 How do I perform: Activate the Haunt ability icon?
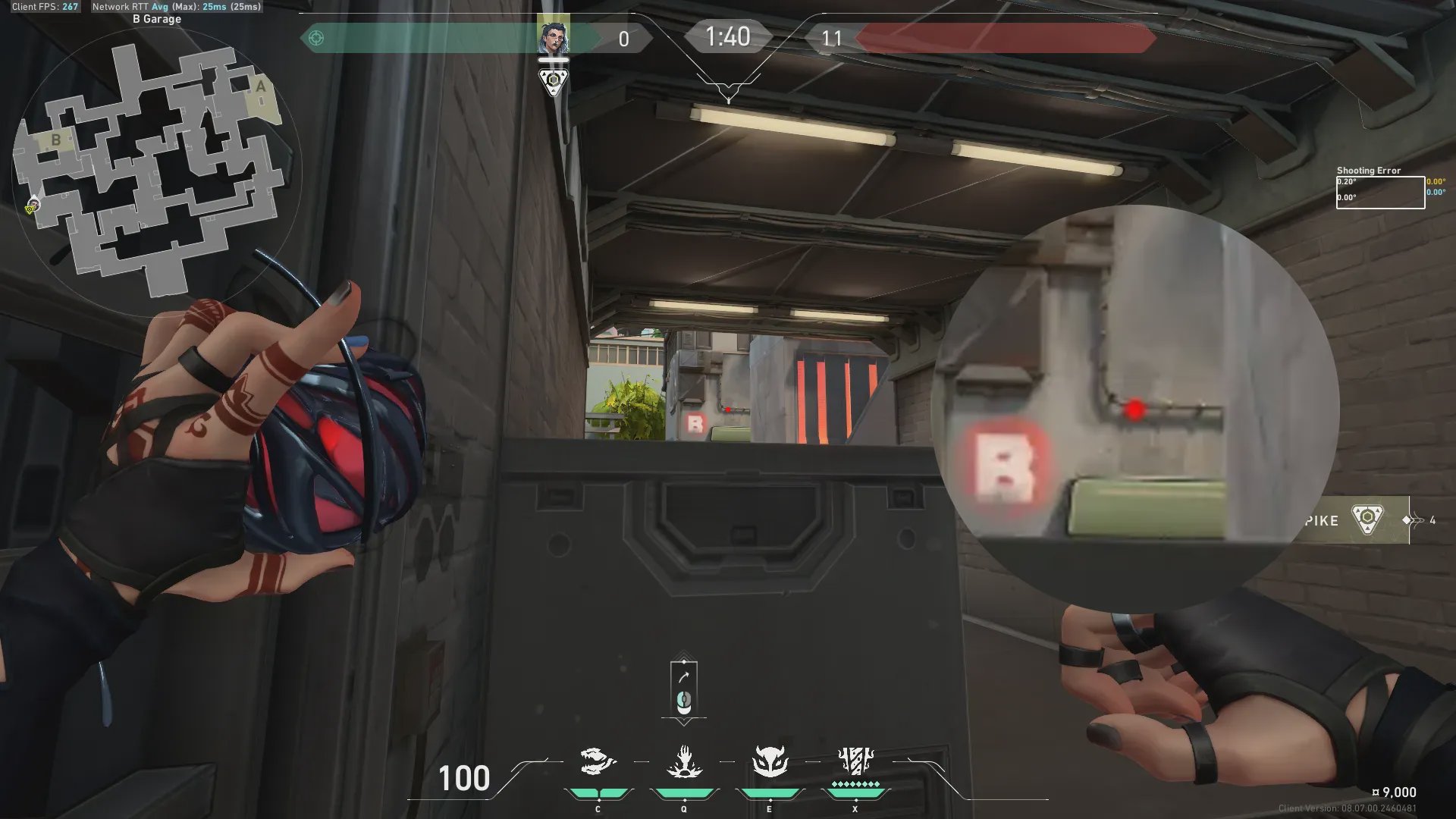click(x=770, y=762)
